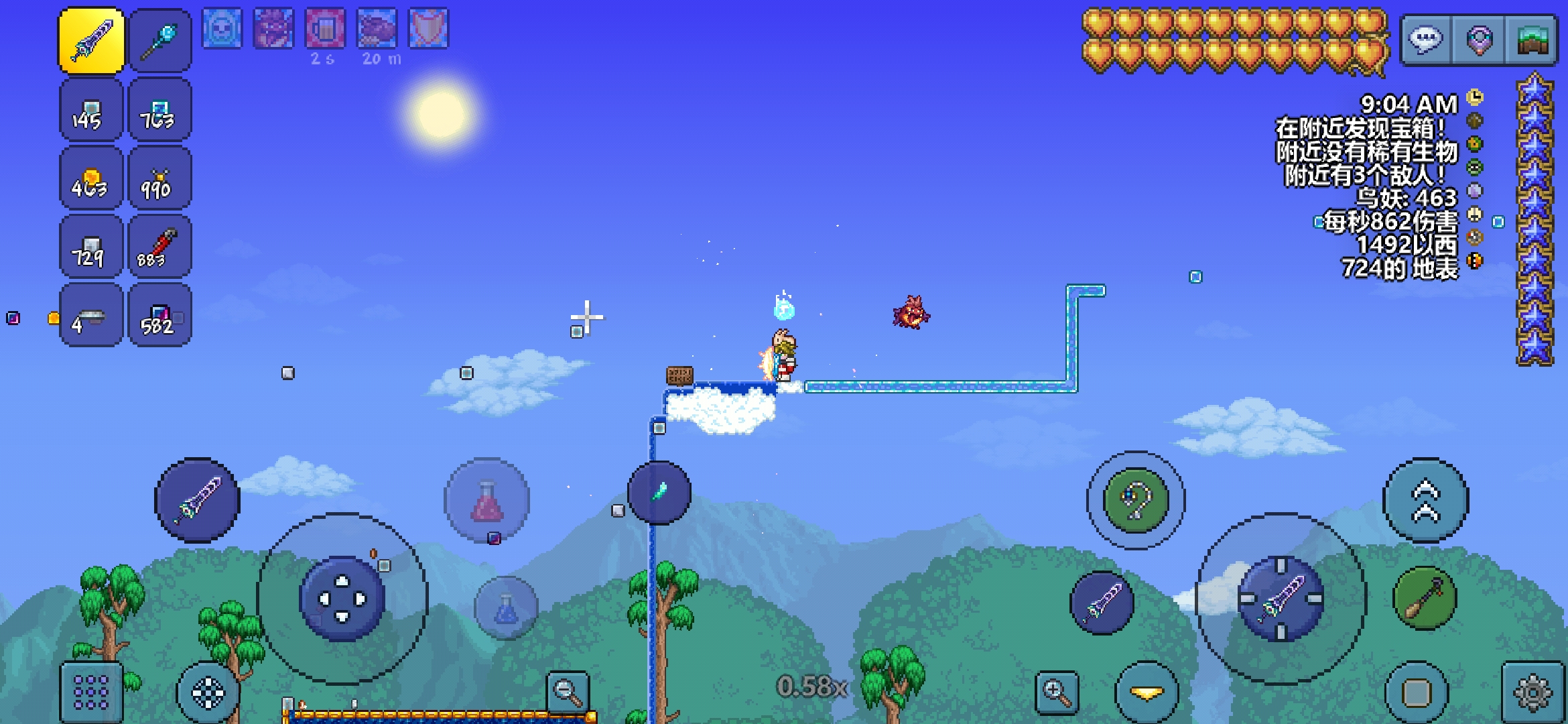Tap the green hammer tool button
1568x724 pixels.
(x=1425, y=599)
